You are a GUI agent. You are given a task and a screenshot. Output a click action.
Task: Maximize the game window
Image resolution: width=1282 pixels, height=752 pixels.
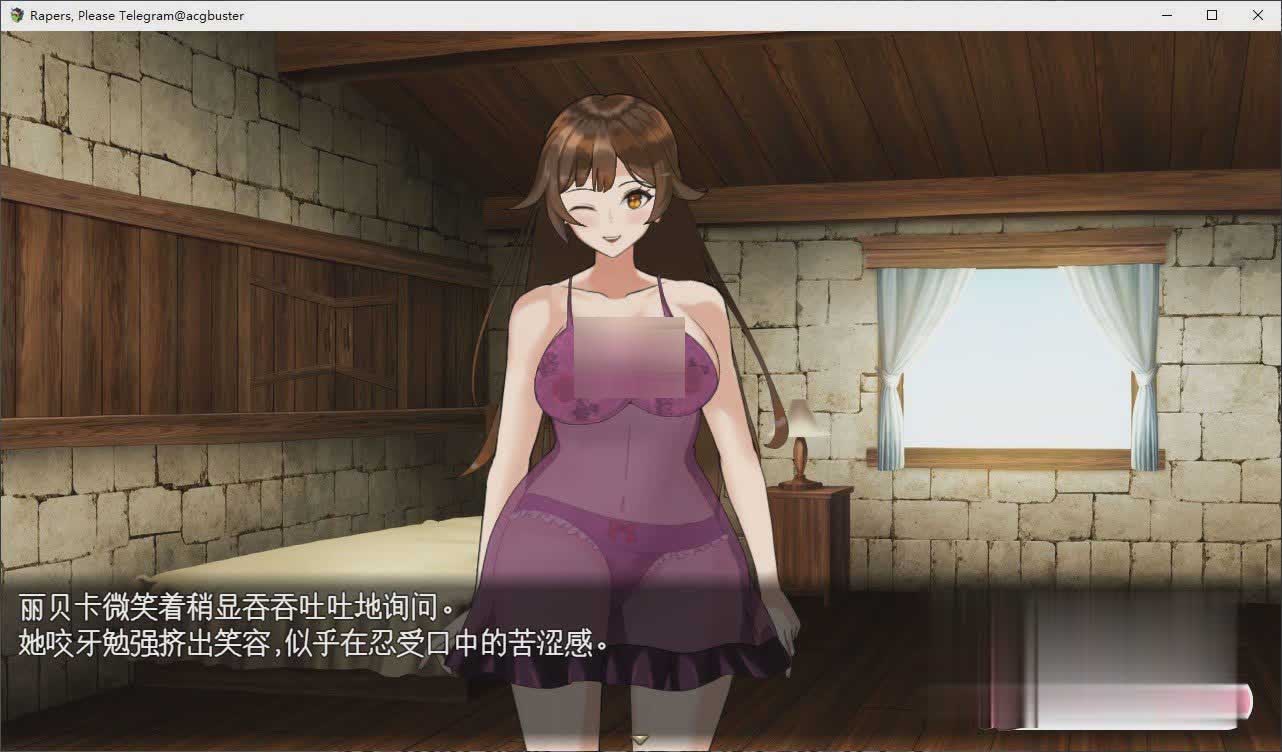pyautogui.click(x=1212, y=15)
